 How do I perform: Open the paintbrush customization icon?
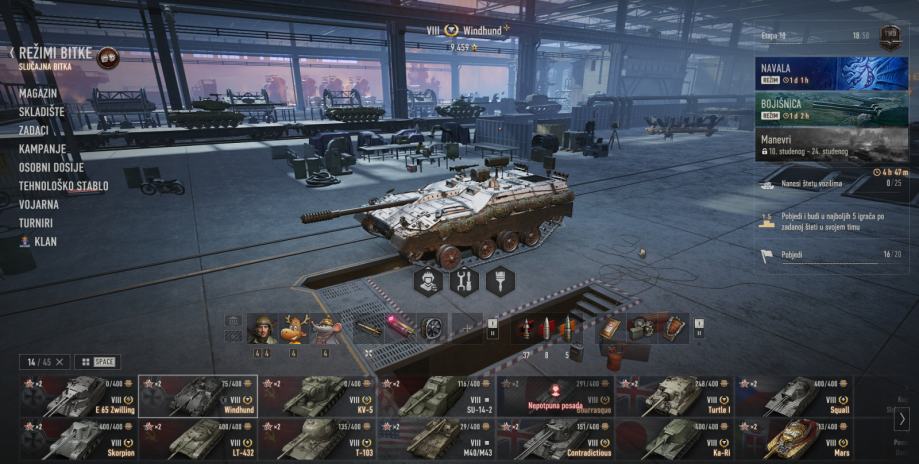(500, 281)
